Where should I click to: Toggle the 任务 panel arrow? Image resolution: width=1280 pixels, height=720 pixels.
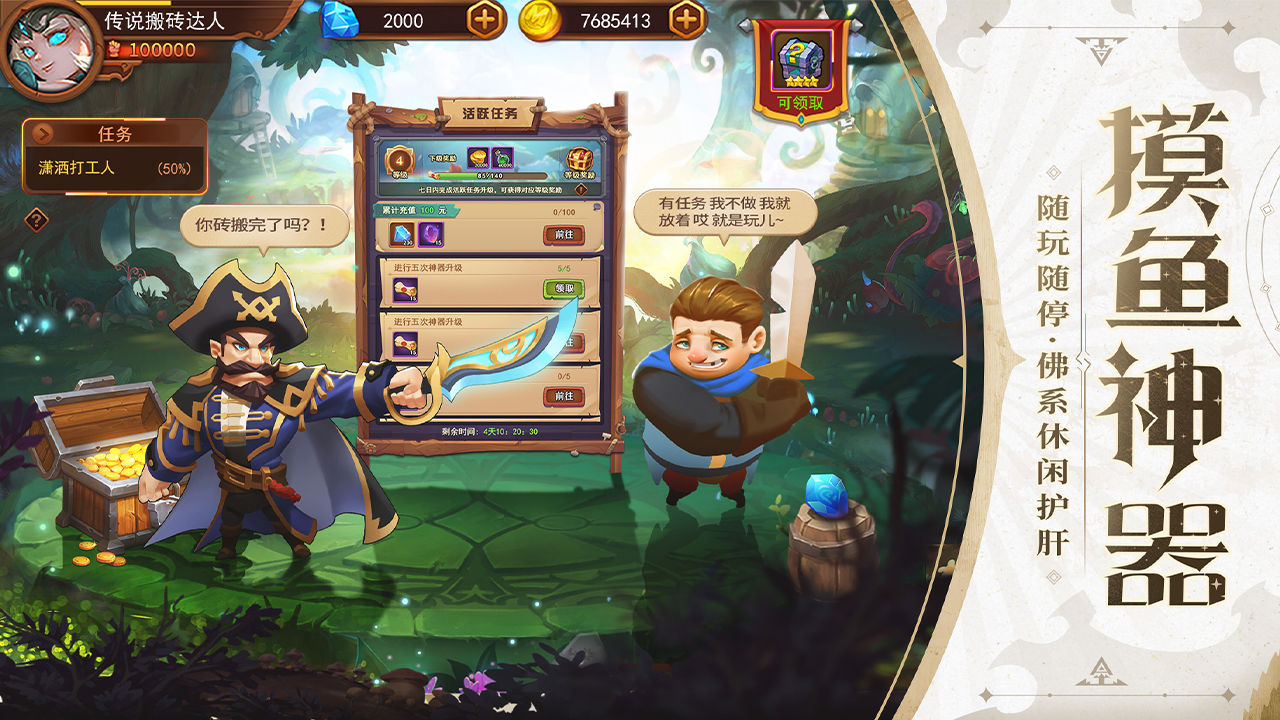tap(42, 134)
